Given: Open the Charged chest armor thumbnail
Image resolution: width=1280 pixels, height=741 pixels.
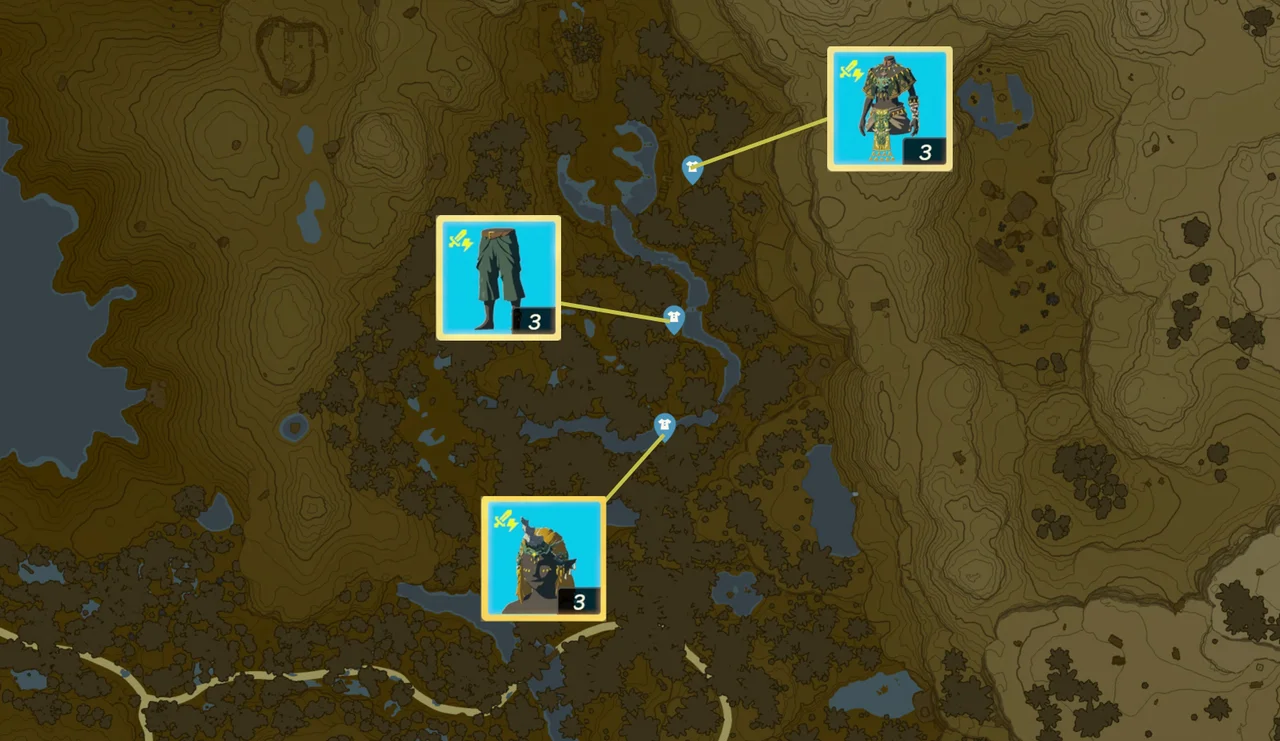Looking at the screenshot, I should [x=890, y=108].
